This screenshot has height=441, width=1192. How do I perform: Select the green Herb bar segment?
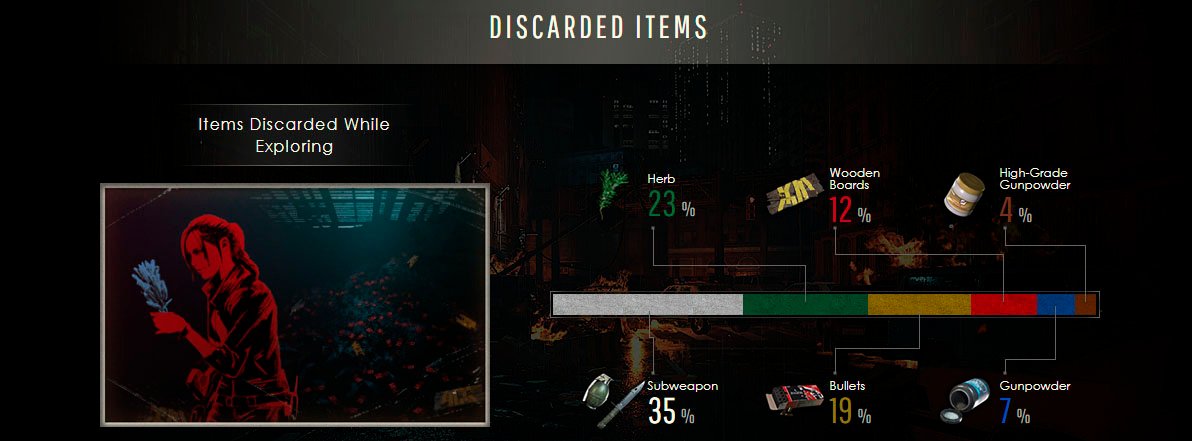[805, 304]
